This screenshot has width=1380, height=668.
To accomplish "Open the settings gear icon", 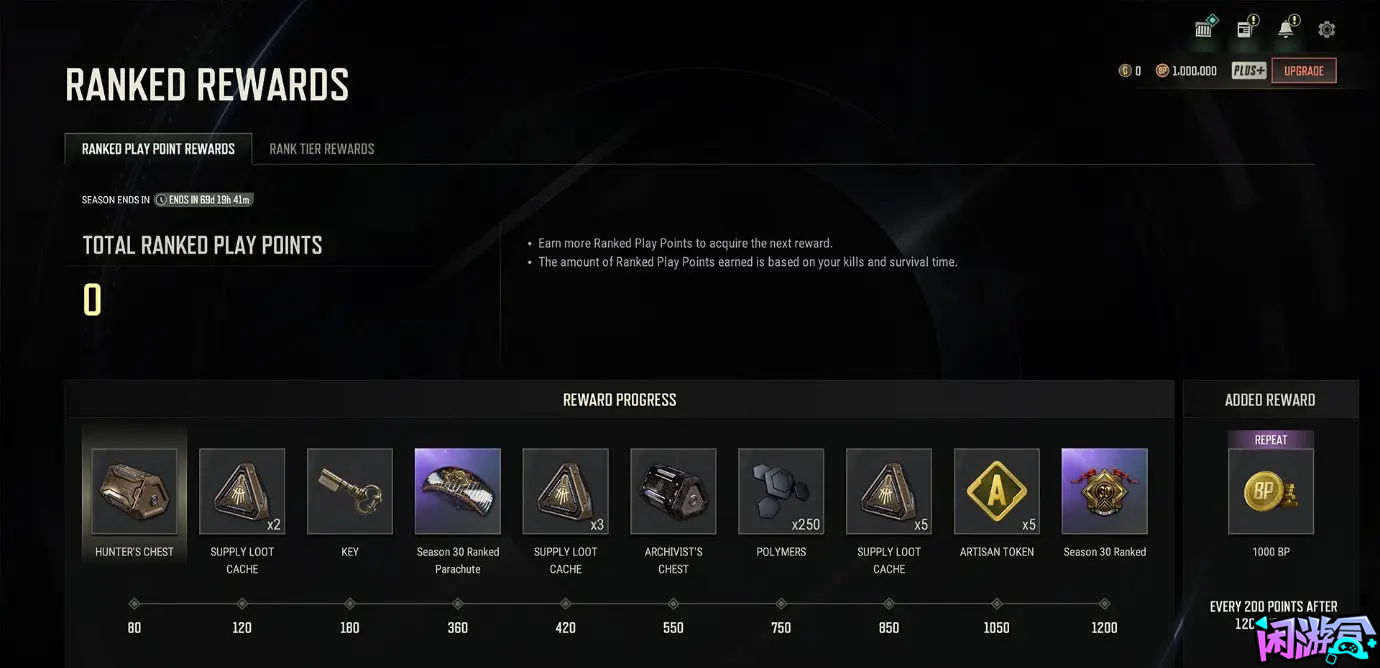I will click(x=1326, y=30).
